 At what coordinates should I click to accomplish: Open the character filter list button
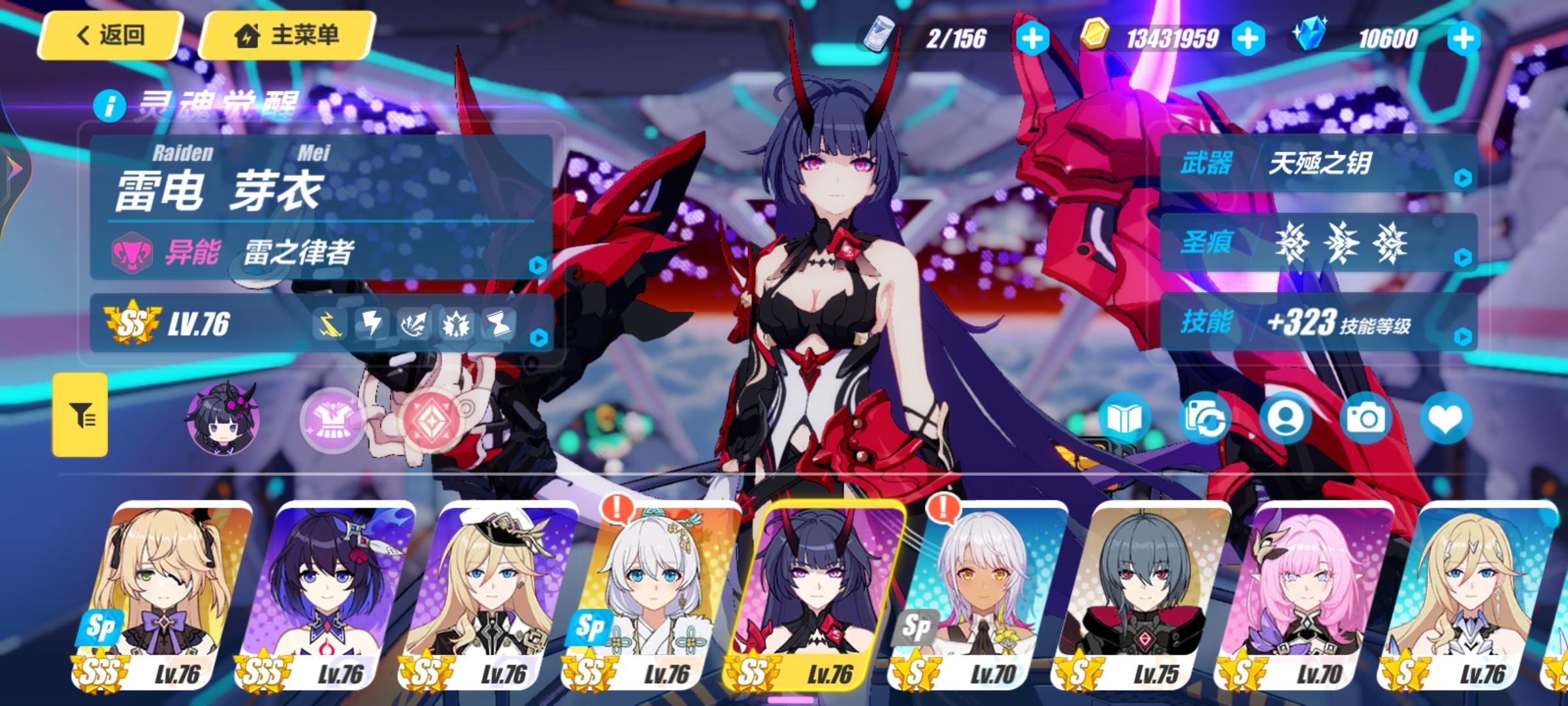pos(80,414)
